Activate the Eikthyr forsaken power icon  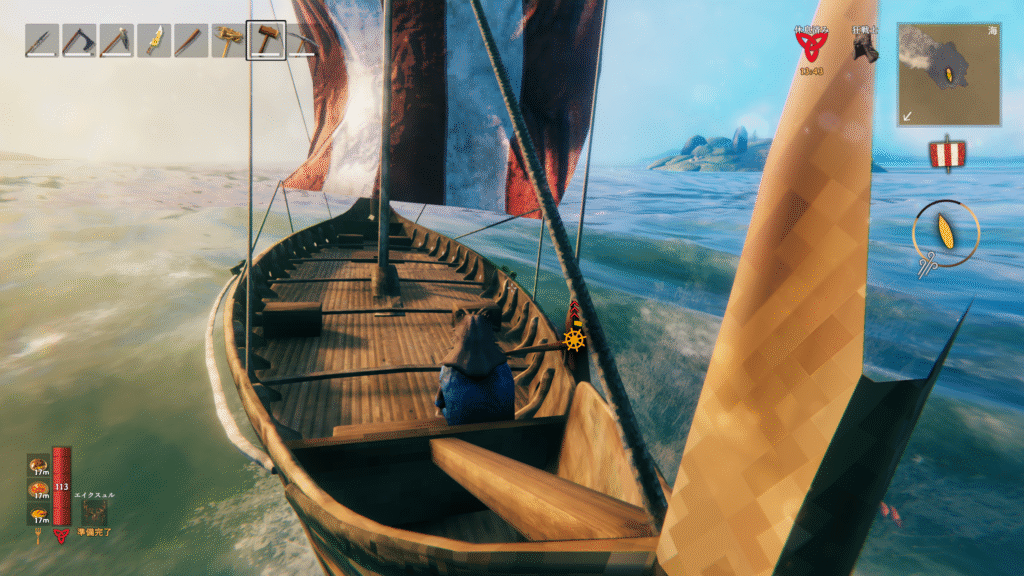[x=94, y=512]
